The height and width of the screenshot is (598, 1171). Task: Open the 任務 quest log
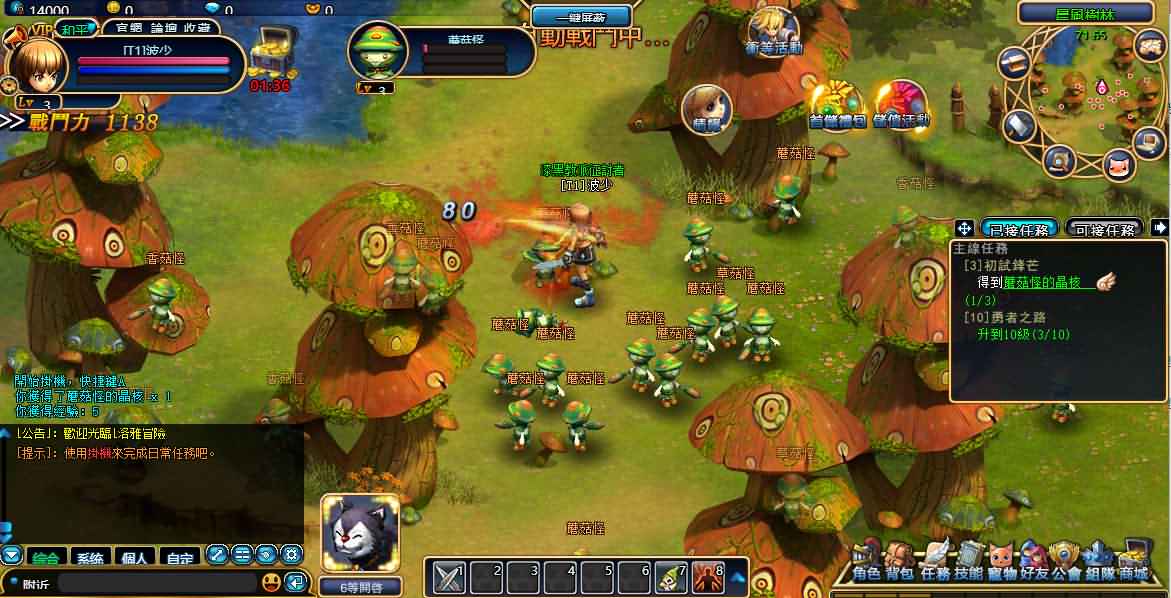tap(935, 562)
